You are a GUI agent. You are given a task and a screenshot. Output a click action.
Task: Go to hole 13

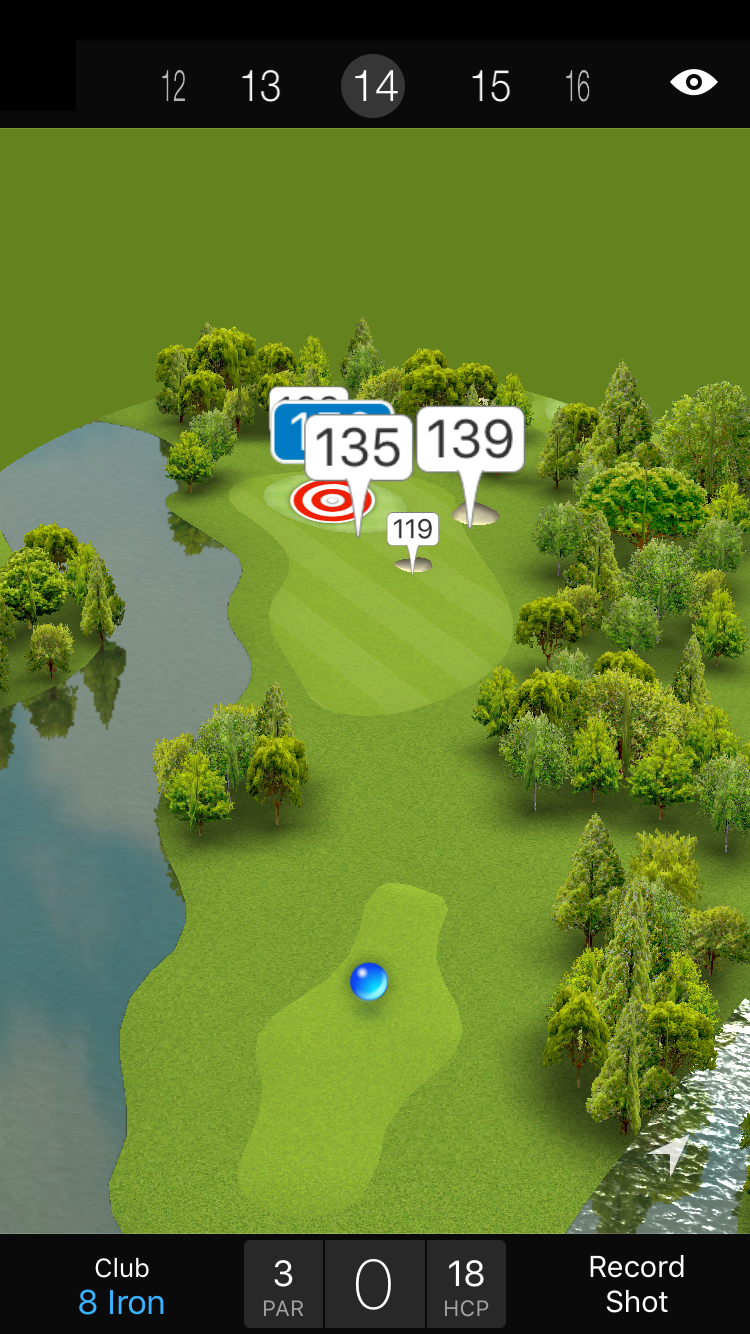click(261, 87)
